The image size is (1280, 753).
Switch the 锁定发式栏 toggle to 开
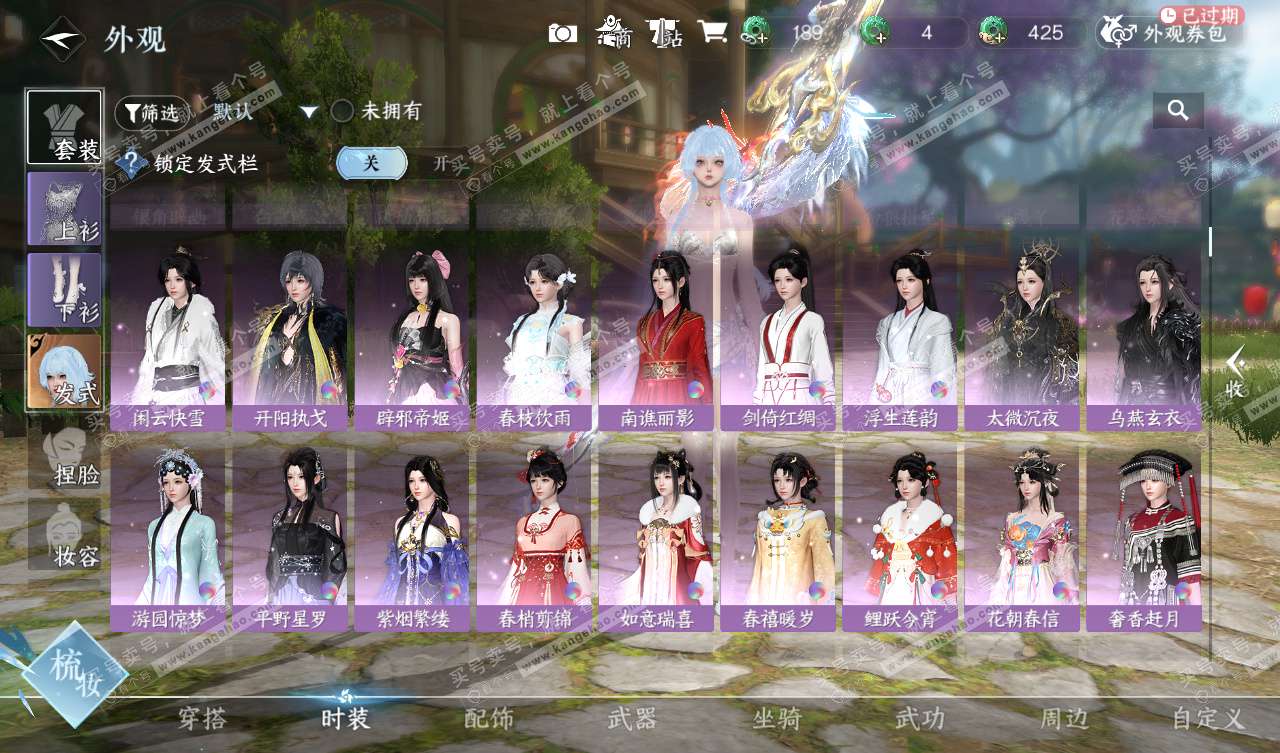(x=439, y=163)
